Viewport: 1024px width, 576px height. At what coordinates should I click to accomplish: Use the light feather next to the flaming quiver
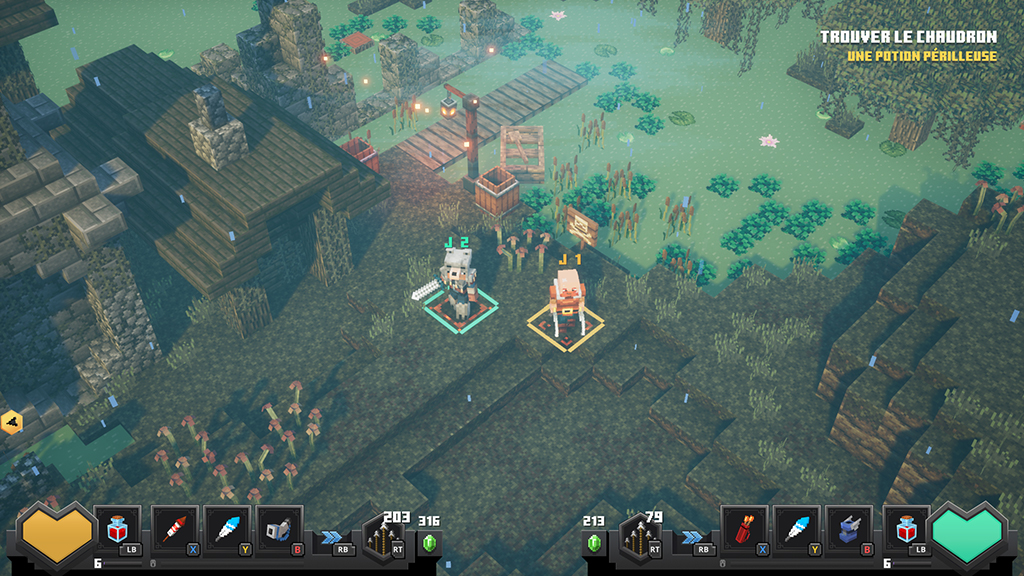pyautogui.click(x=797, y=529)
